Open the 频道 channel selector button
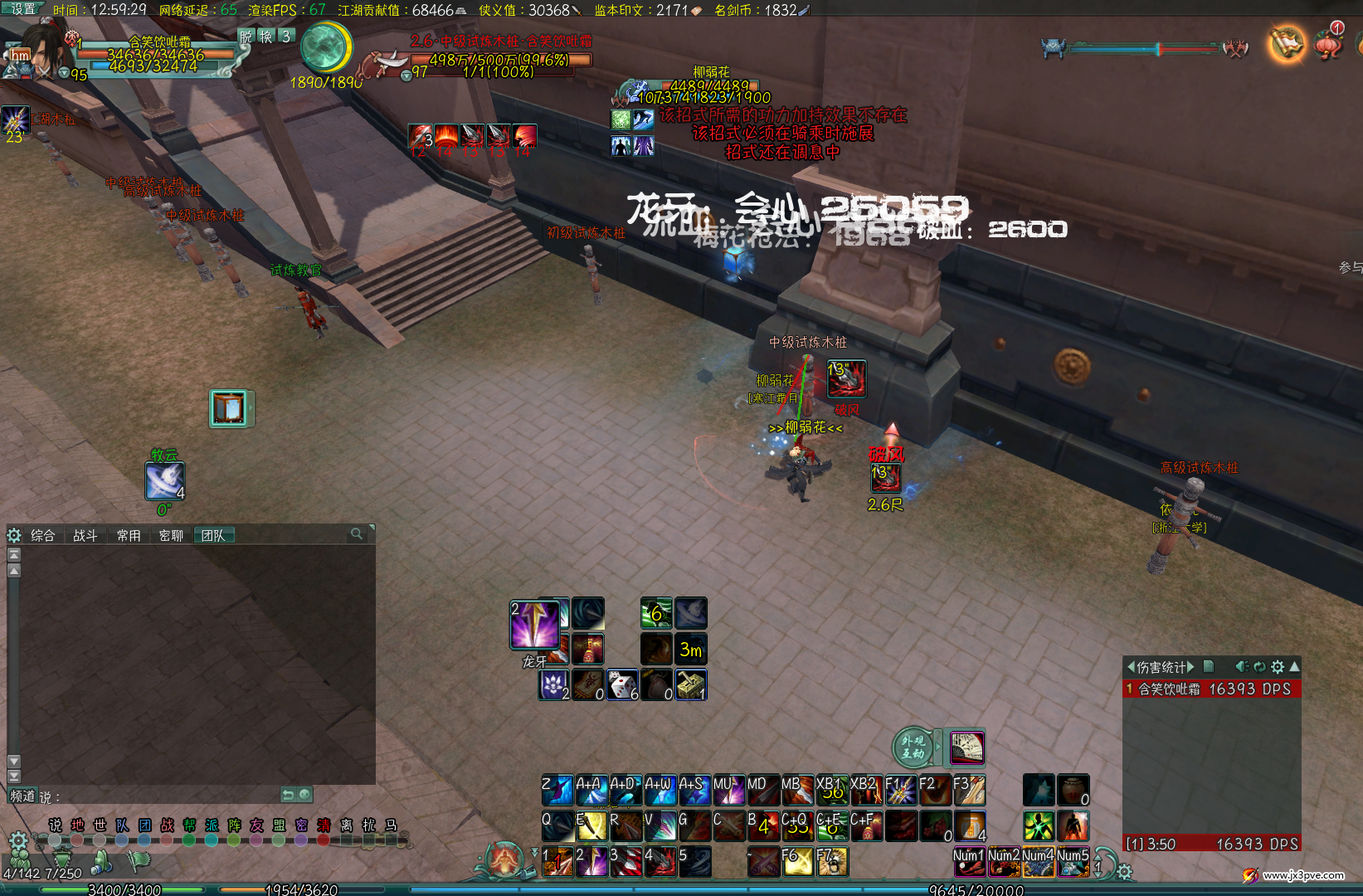Screen dimensions: 1363x896 tap(22, 796)
